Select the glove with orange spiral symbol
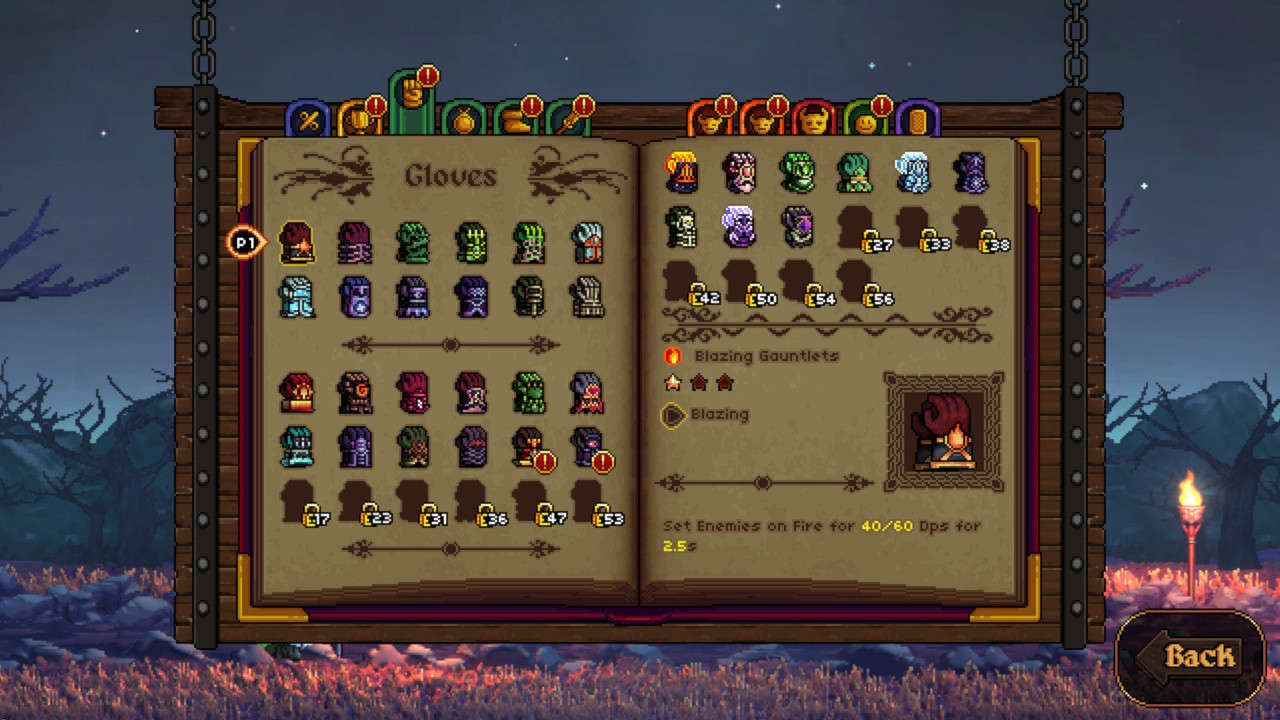The width and height of the screenshot is (1280, 720). tap(355, 393)
